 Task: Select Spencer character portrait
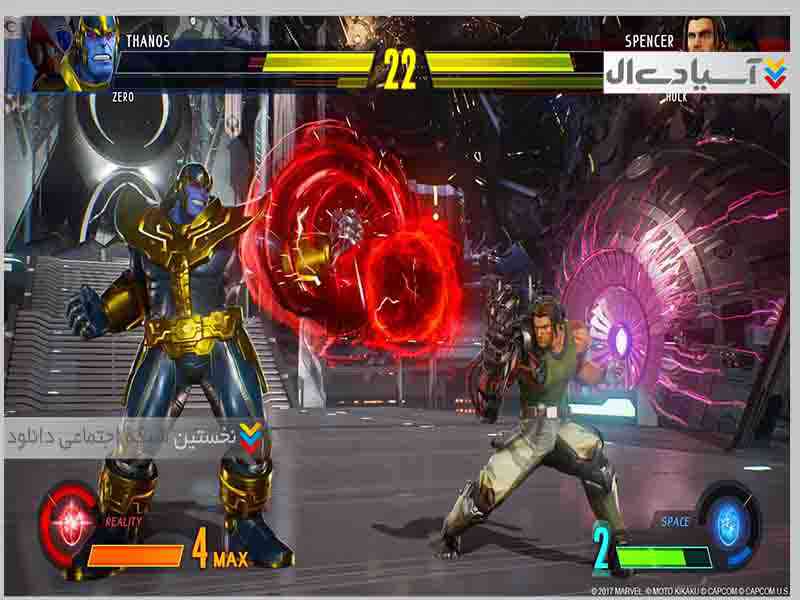(707, 33)
